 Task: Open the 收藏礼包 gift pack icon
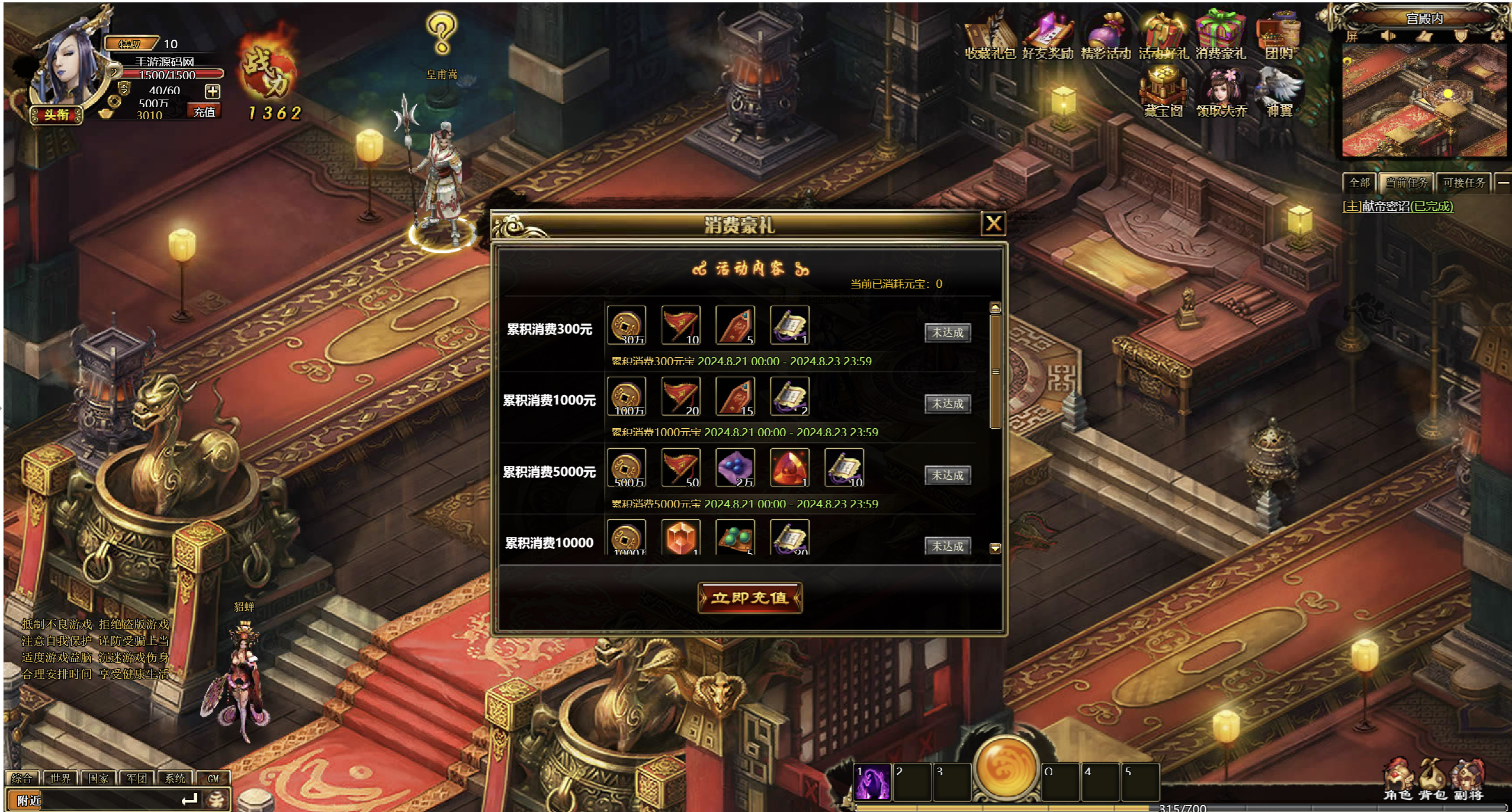point(989,37)
